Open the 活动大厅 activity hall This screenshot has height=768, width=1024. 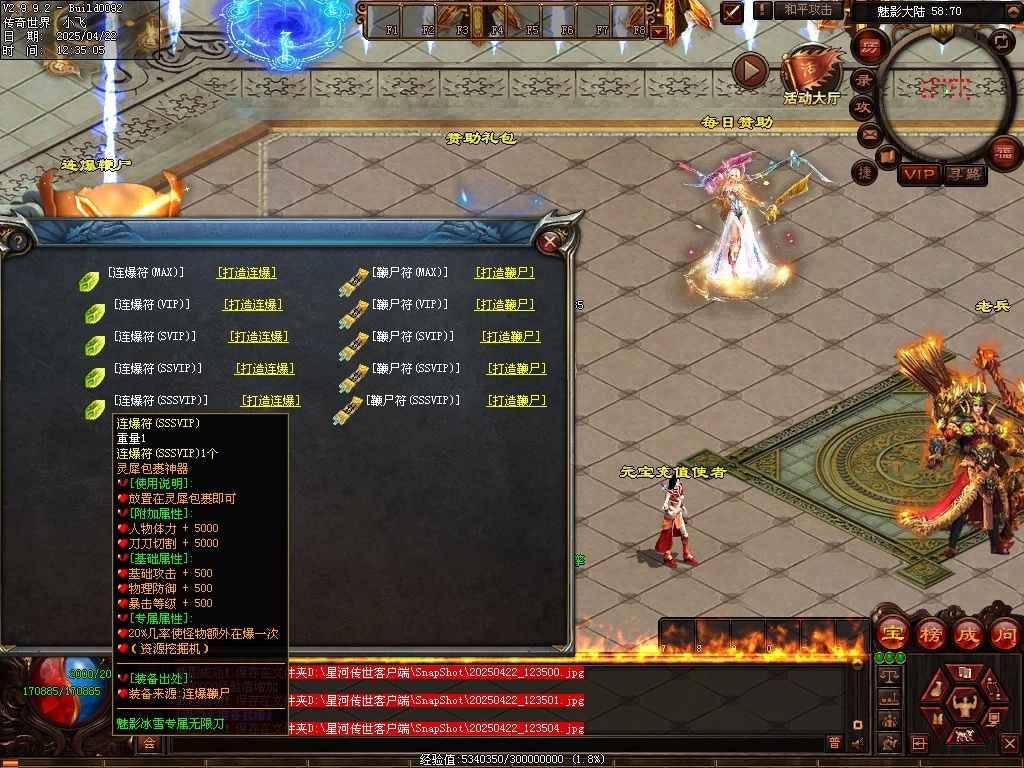[812, 73]
